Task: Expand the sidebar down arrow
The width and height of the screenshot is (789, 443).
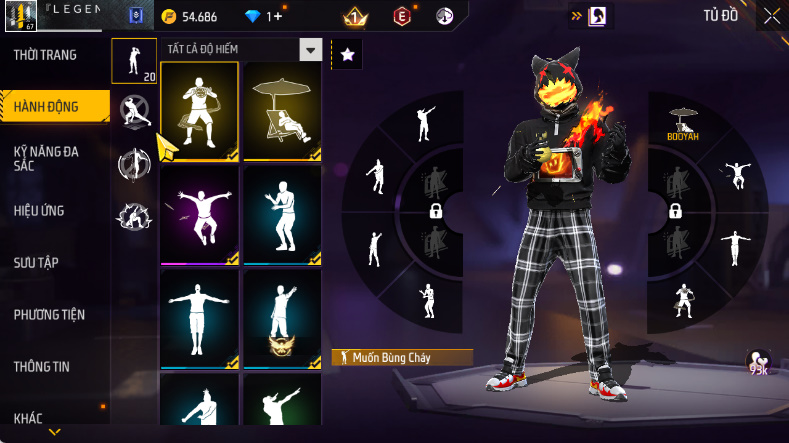Action: click(54, 432)
